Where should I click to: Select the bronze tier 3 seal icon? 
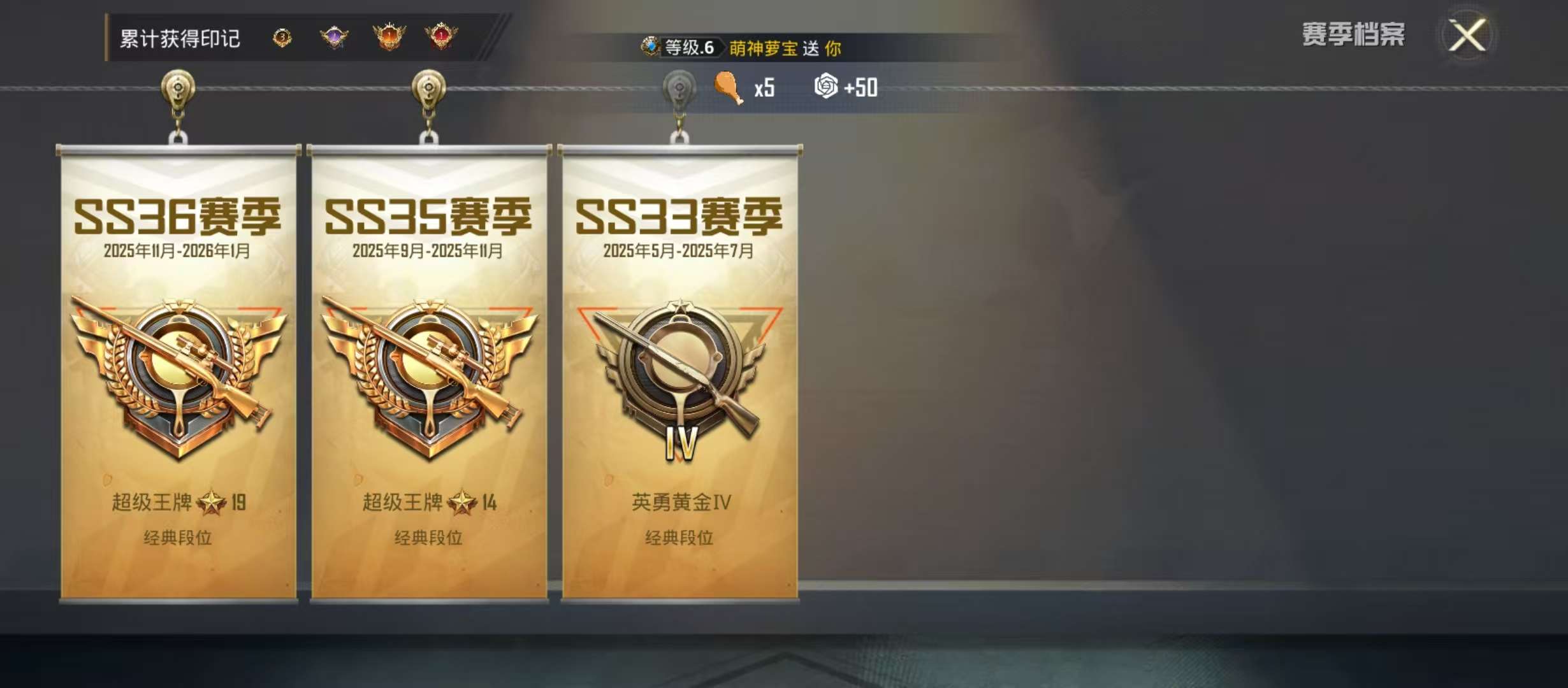coord(280,39)
